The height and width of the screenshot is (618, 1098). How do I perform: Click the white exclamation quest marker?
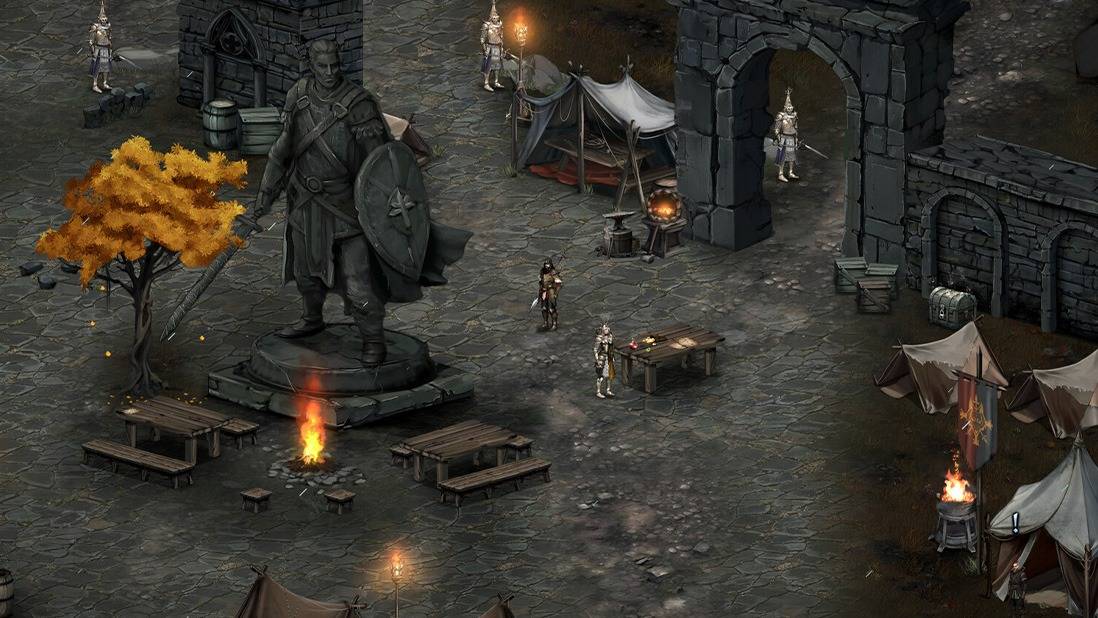1015,522
